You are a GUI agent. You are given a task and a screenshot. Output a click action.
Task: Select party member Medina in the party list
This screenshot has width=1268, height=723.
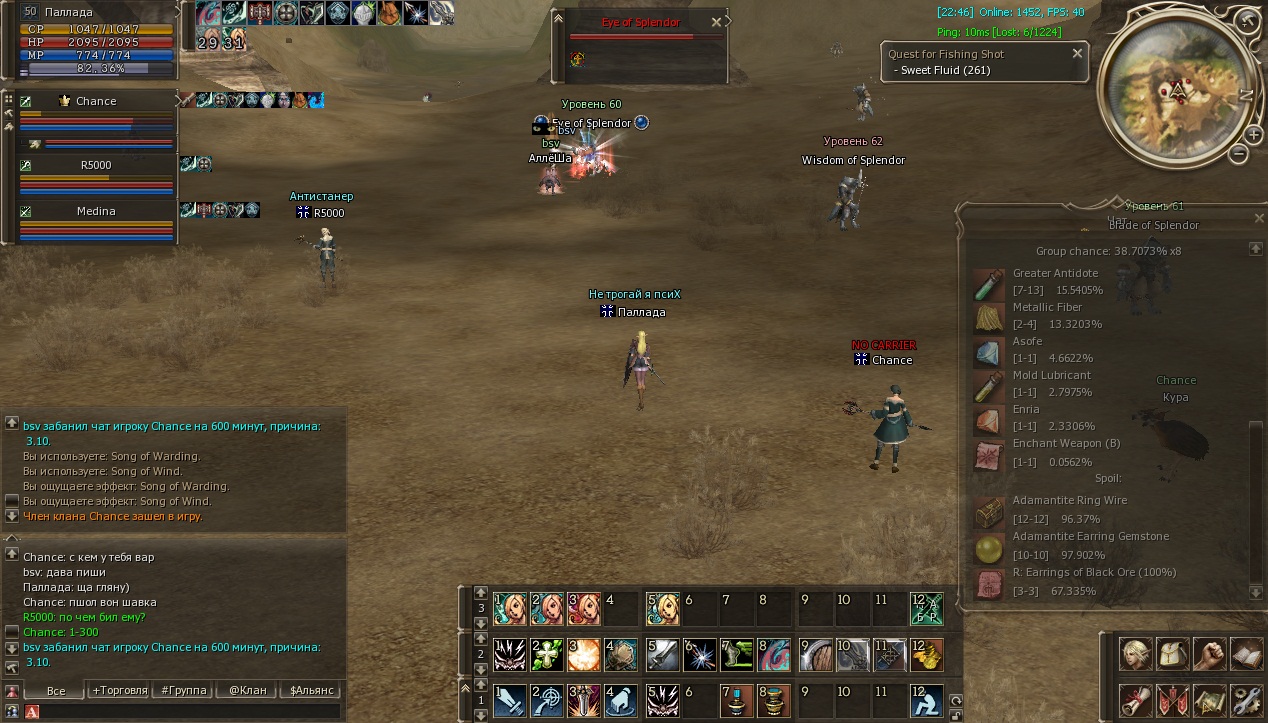point(96,211)
